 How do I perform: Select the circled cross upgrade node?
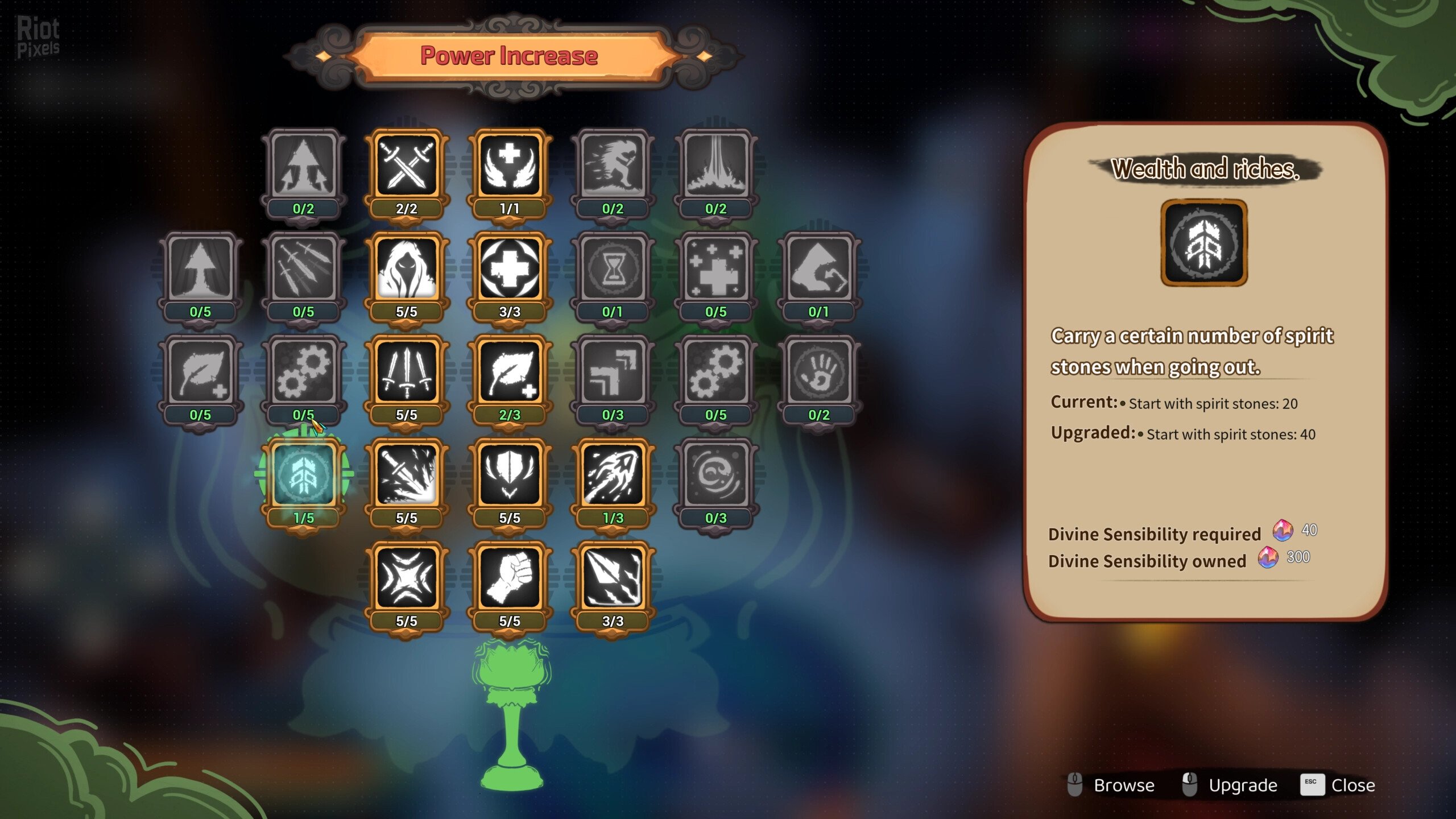[x=509, y=268]
